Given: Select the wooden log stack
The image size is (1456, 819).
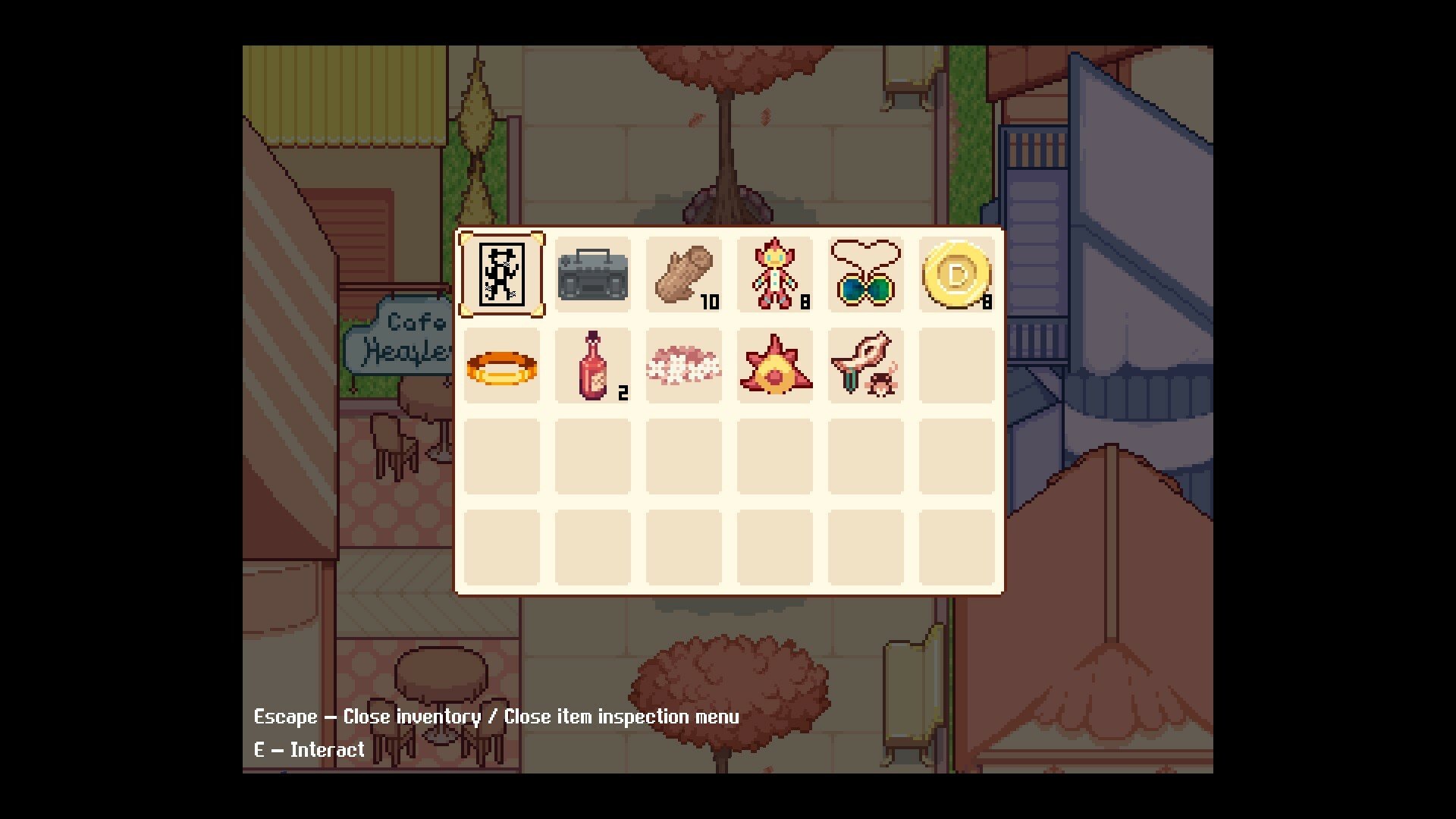Looking at the screenshot, I should click(683, 275).
